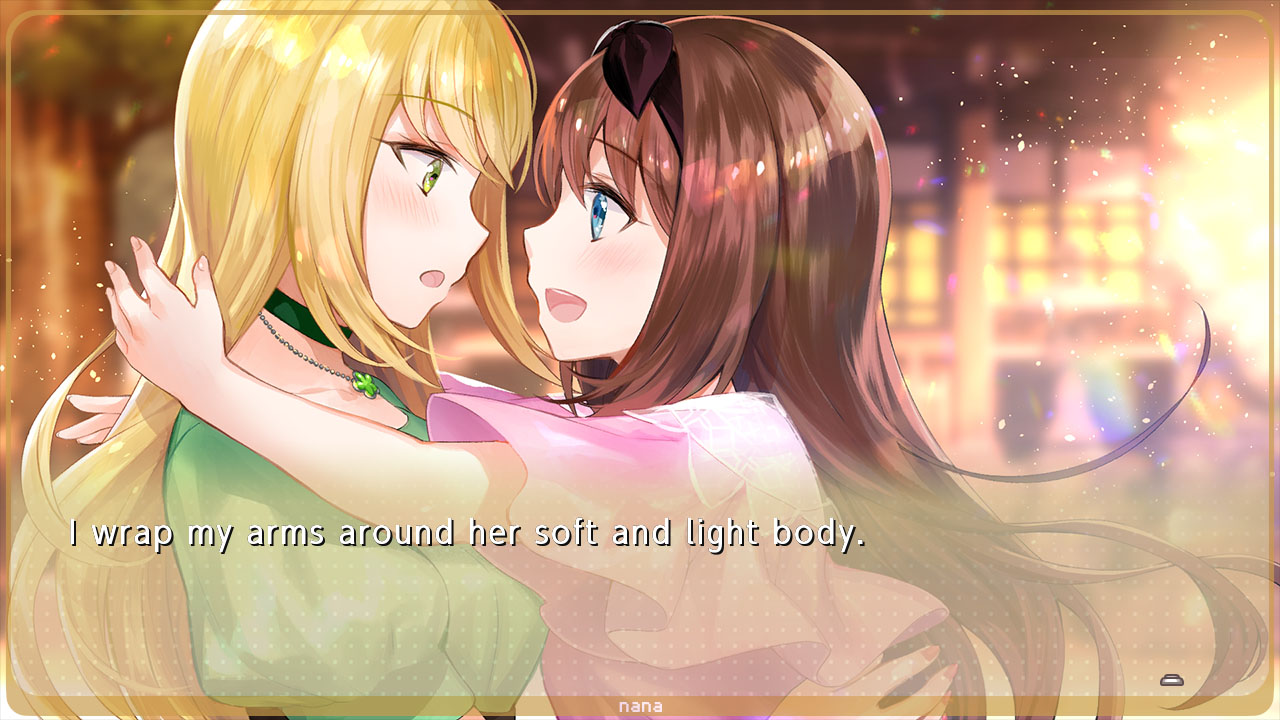Click the dotted dialogue window panel
Viewport: 1280px width, 720px height.
(x=640, y=600)
